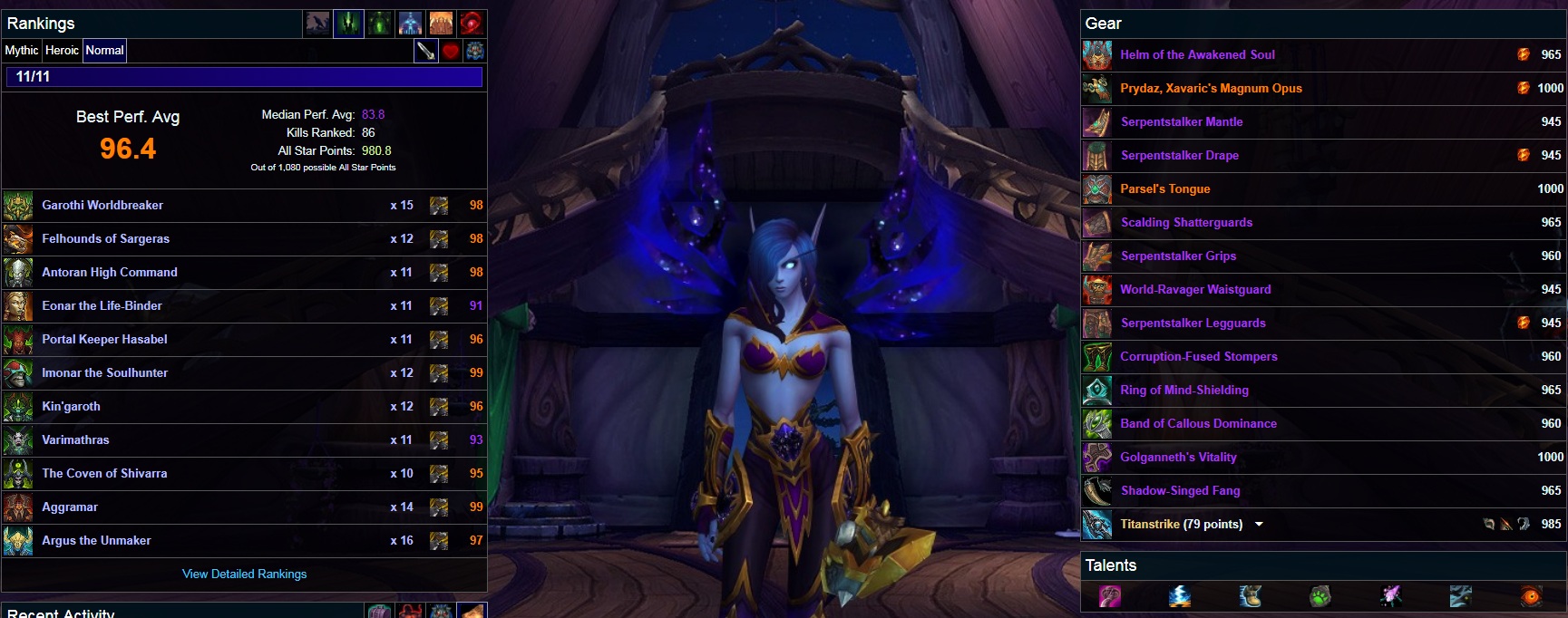
Task: Click the Imonar the Soulhunter entry
Action: point(104,373)
